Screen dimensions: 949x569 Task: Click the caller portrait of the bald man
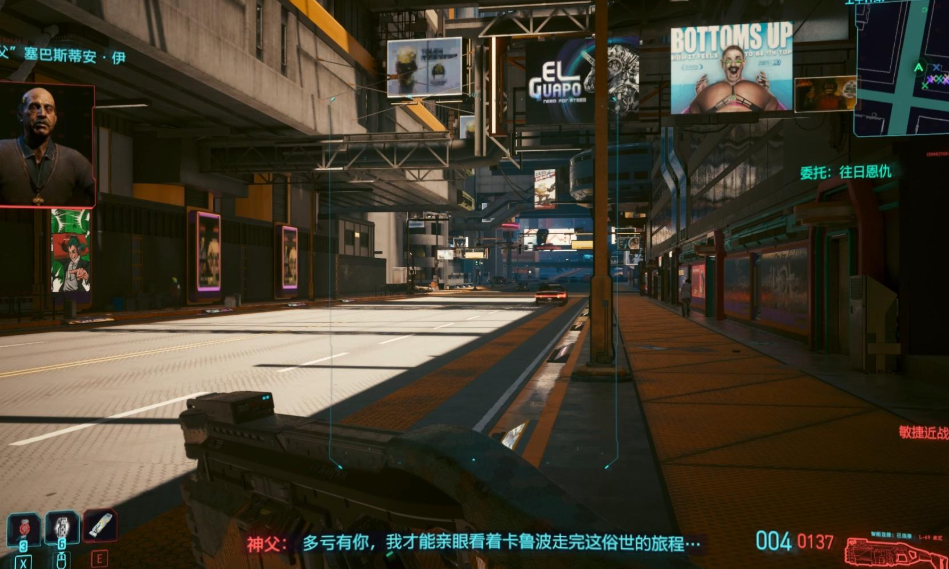click(47, 146)
